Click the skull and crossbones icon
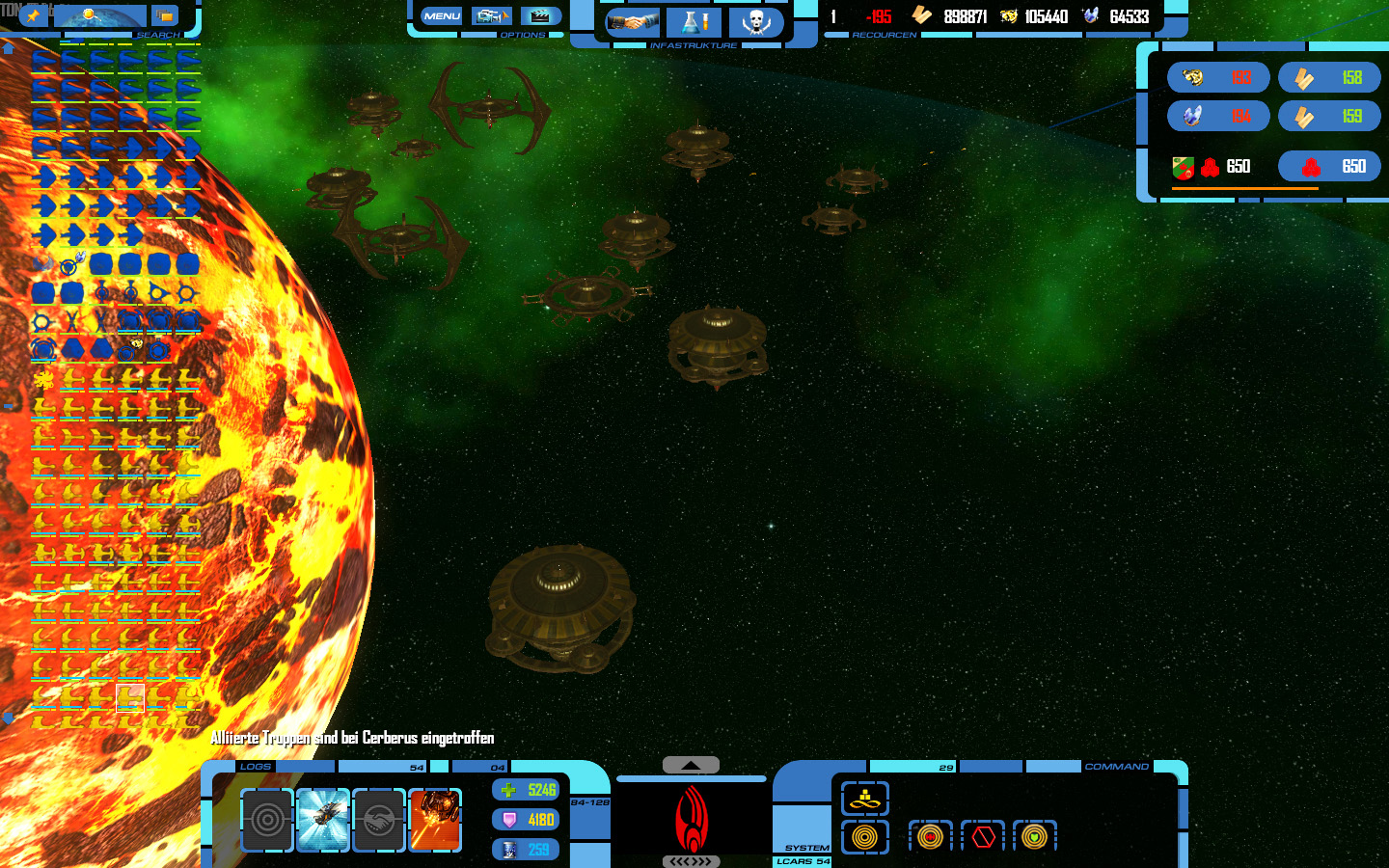This screenshot has height=868, width=1389. pyautogui.click(x=755, y=21)
